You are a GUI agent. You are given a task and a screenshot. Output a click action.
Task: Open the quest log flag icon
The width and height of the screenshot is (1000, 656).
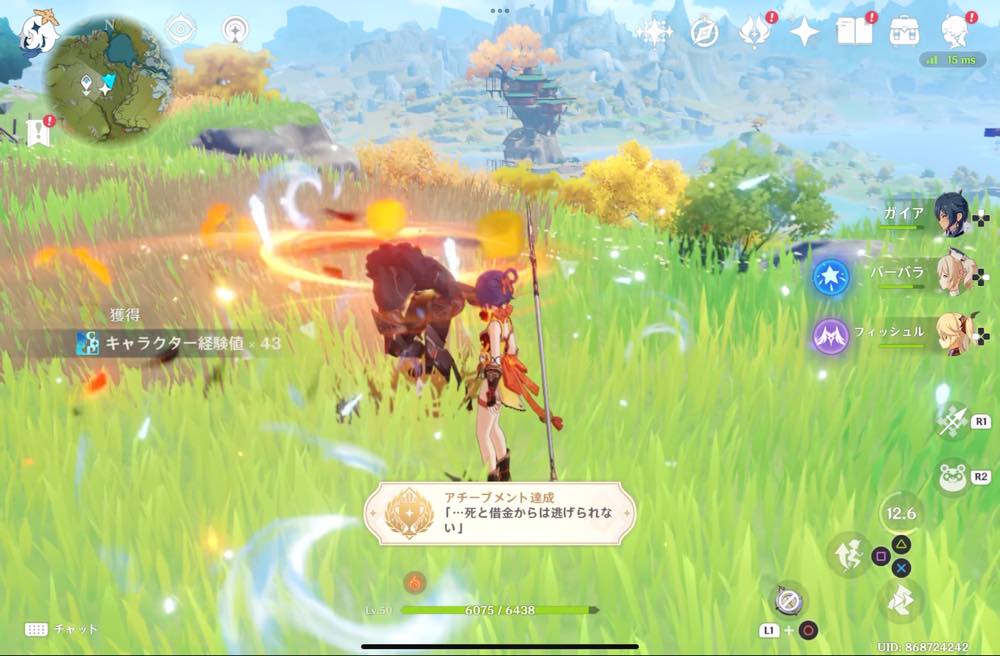coord(39,131)
